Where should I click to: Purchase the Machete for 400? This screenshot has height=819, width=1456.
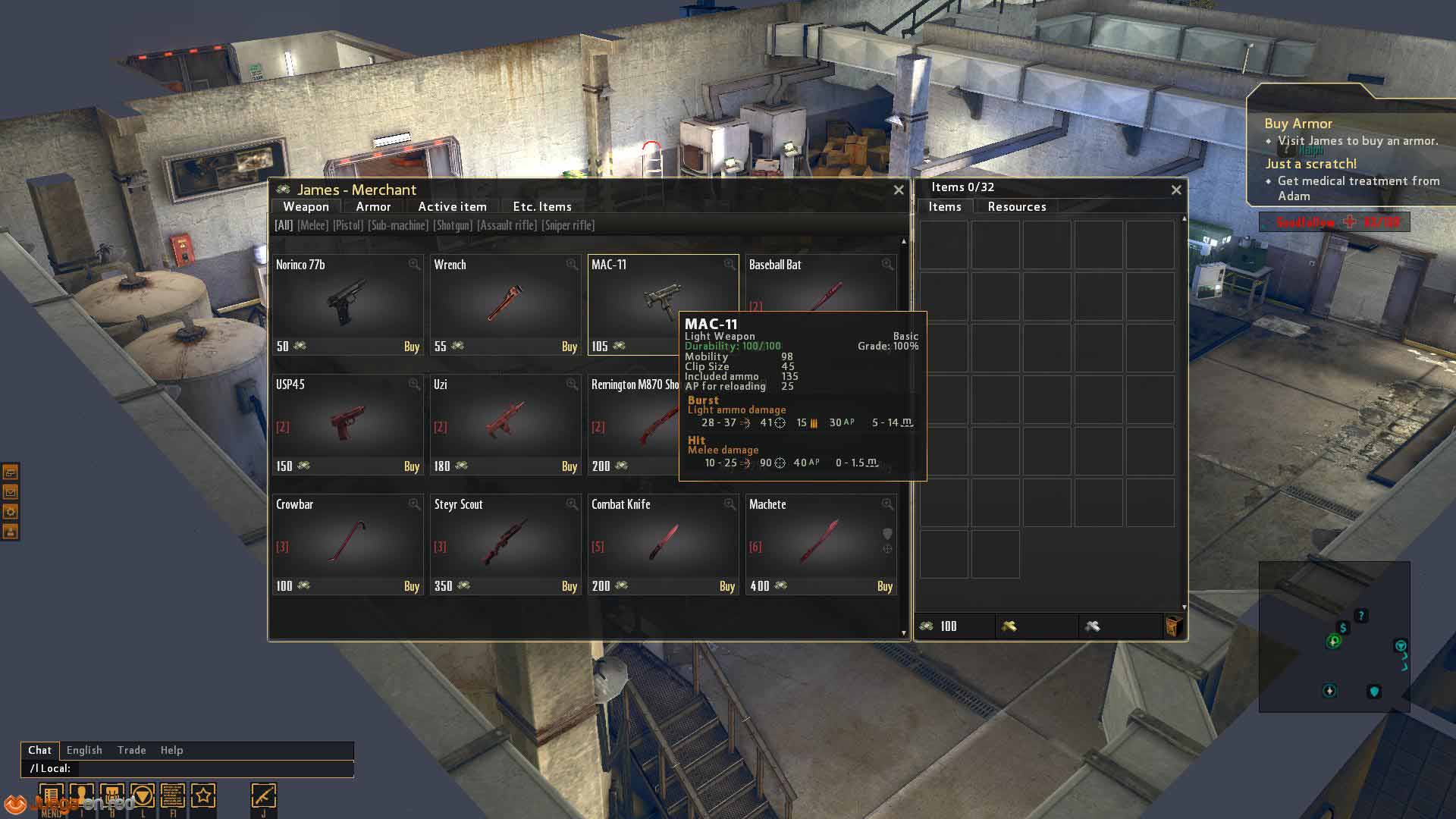884,586
